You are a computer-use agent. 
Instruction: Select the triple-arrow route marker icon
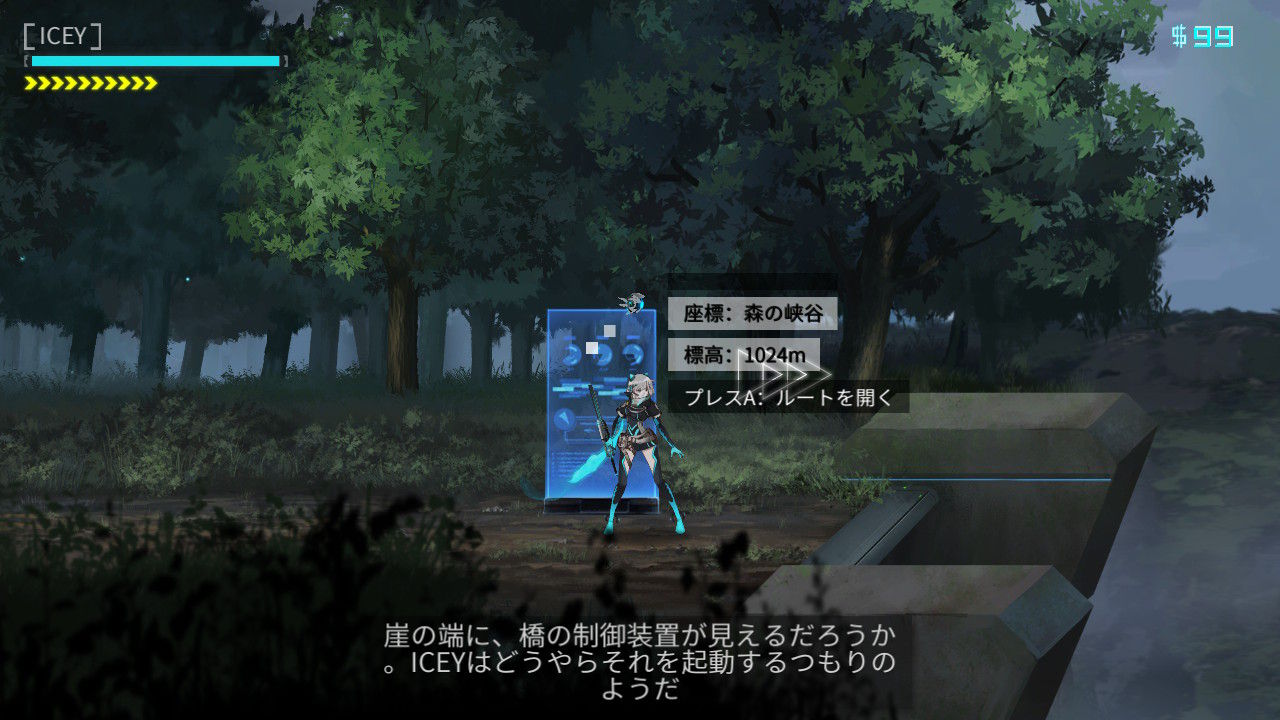[x=785, y=373]
